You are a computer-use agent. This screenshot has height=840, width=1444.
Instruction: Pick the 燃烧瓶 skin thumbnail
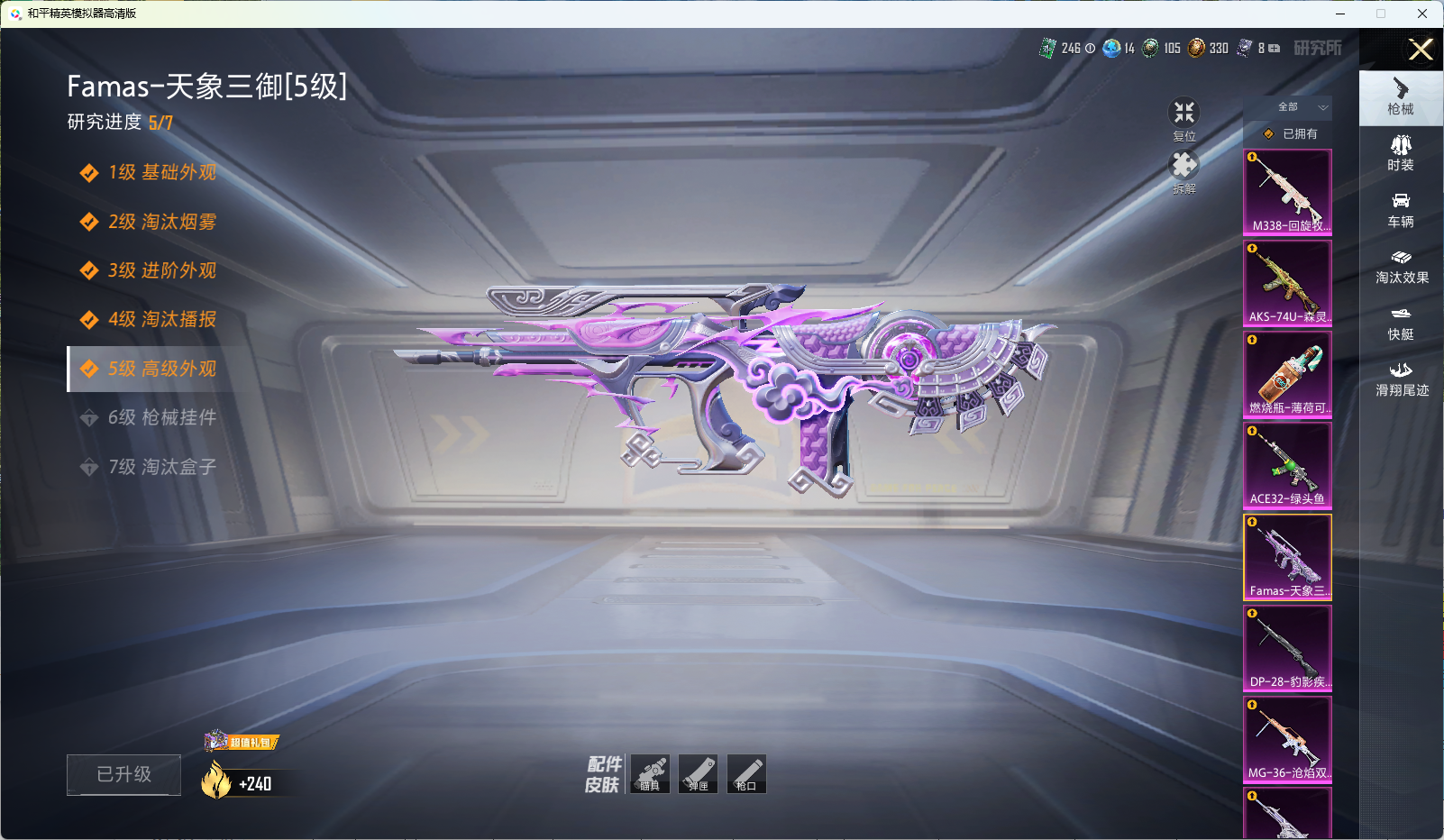pyautogui.click(x=1287, y=374)
